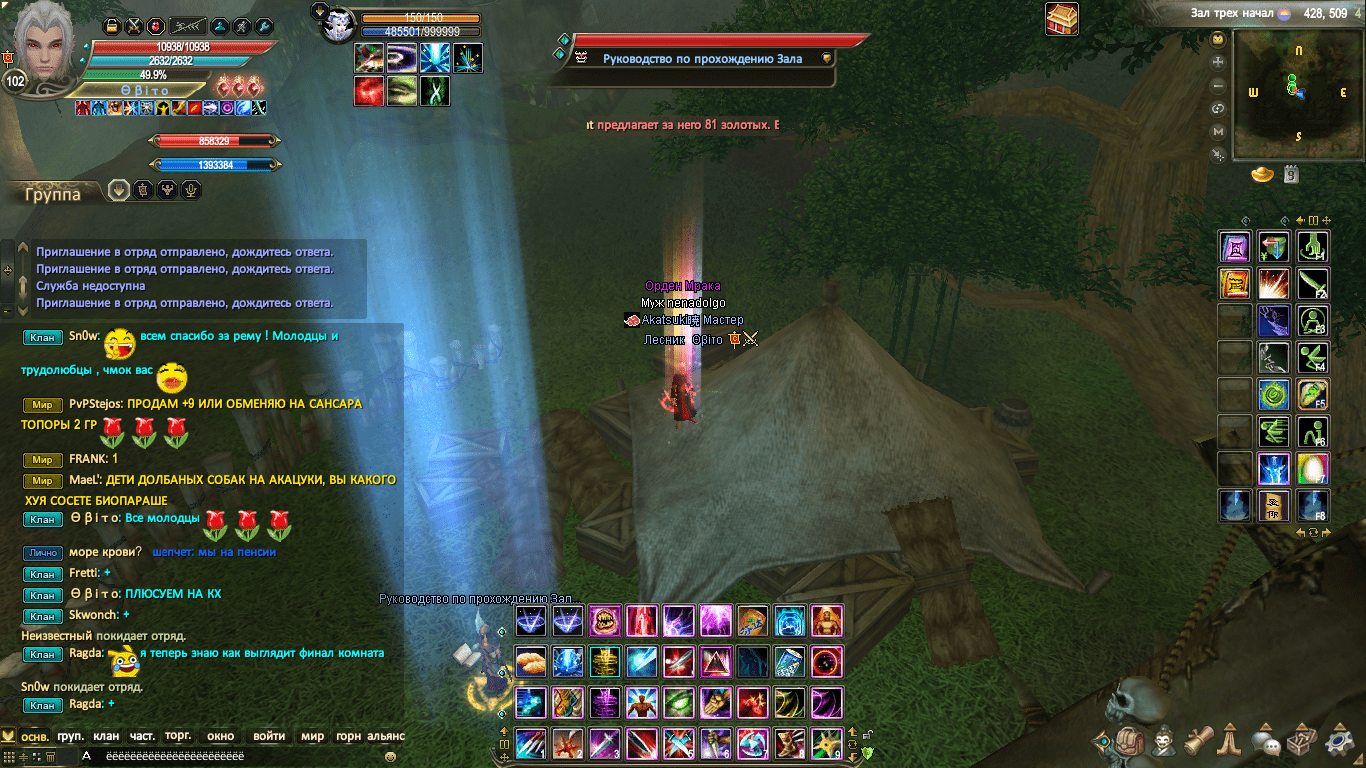Open the "Группа" party panel

(x=53, y=194)
